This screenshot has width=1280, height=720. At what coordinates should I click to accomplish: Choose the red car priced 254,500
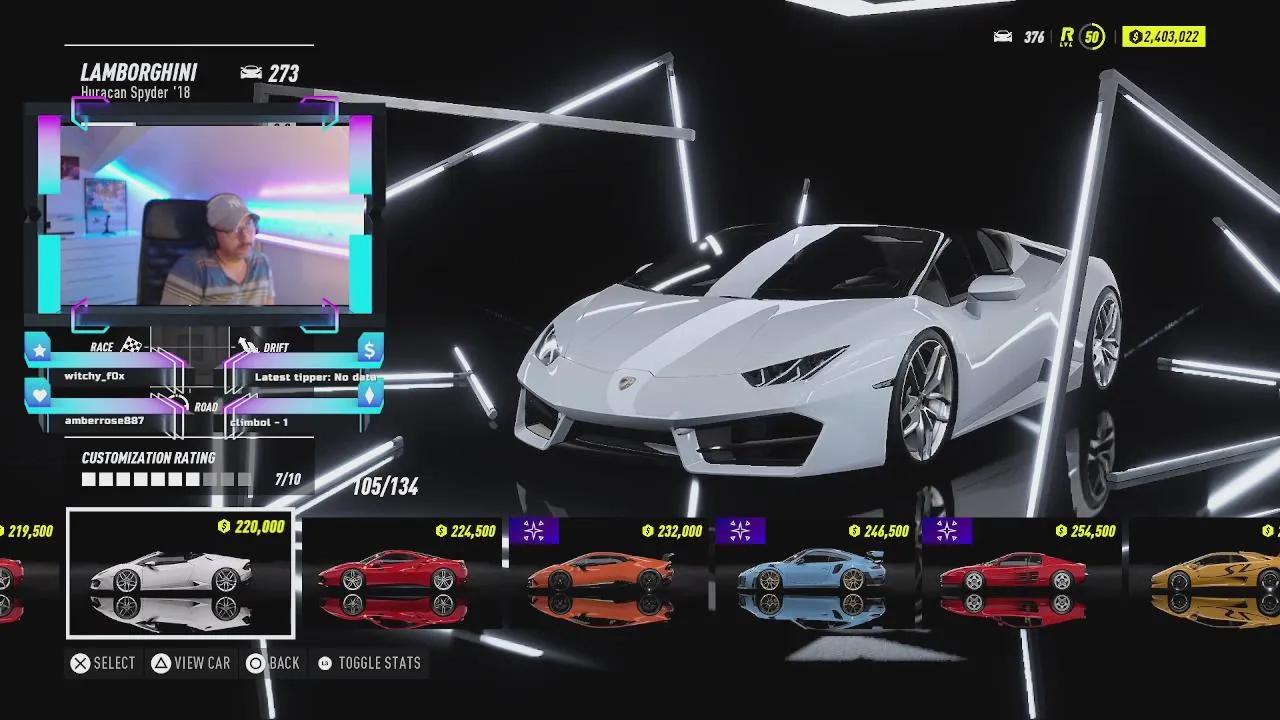point(1020,574)
